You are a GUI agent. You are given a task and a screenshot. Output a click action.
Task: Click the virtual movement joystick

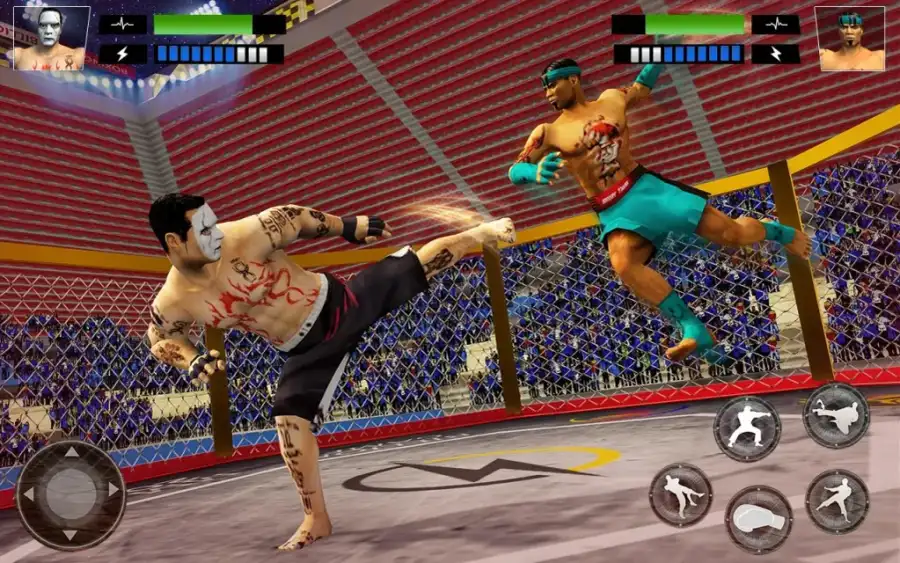pos(71,494)
